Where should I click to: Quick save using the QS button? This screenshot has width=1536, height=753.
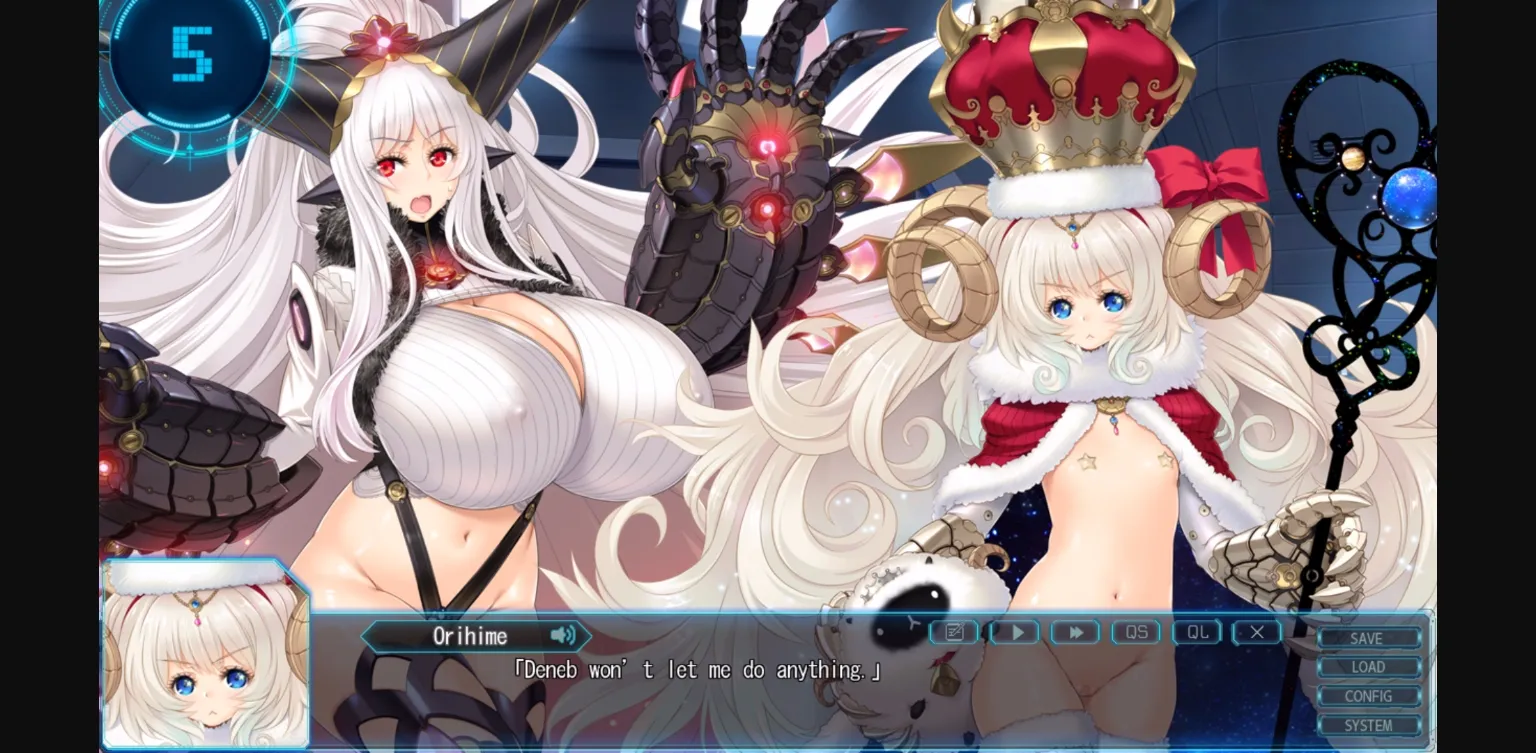pos(1135,632)
